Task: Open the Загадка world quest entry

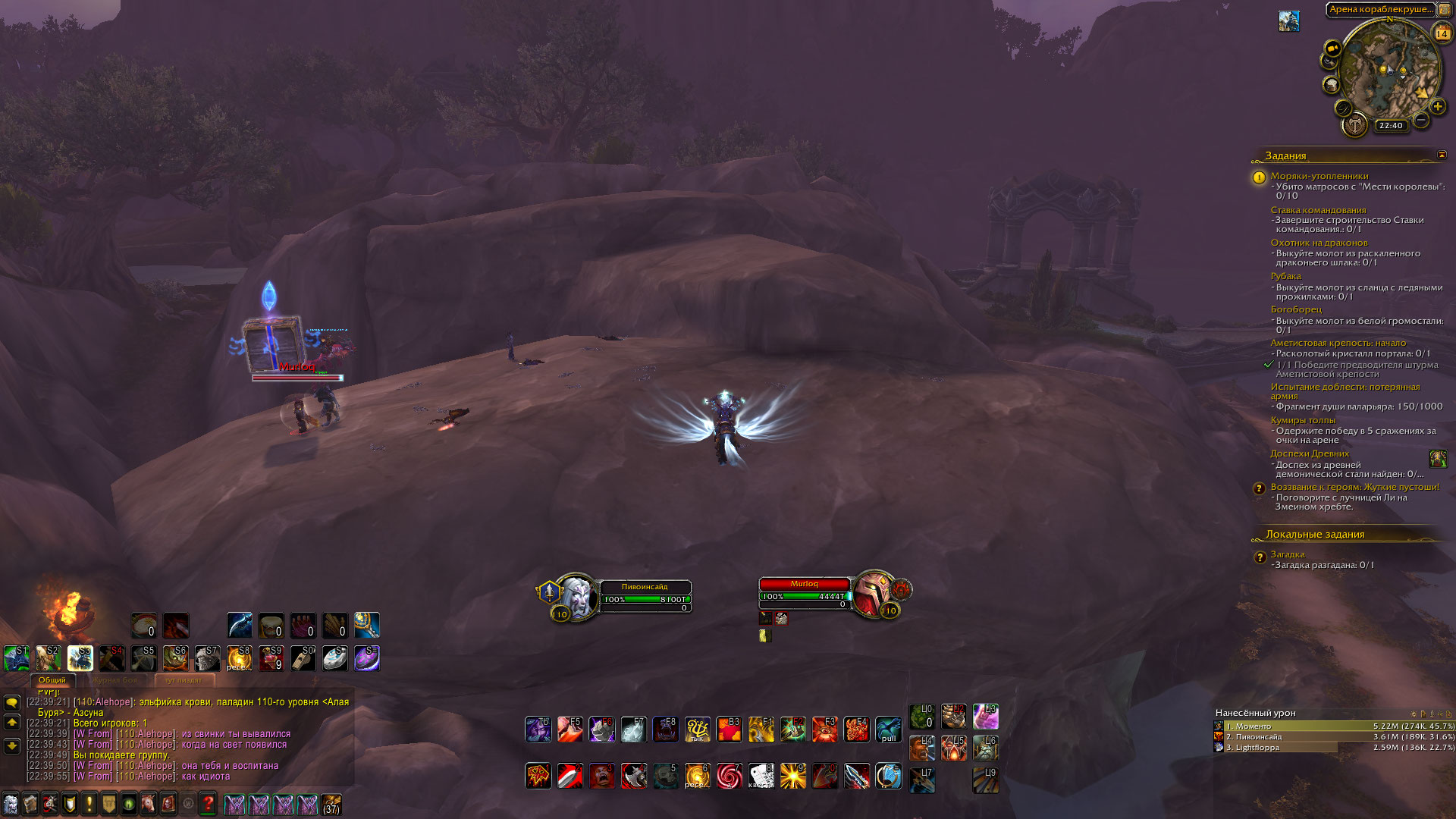Action: (x=1287, y=554)
